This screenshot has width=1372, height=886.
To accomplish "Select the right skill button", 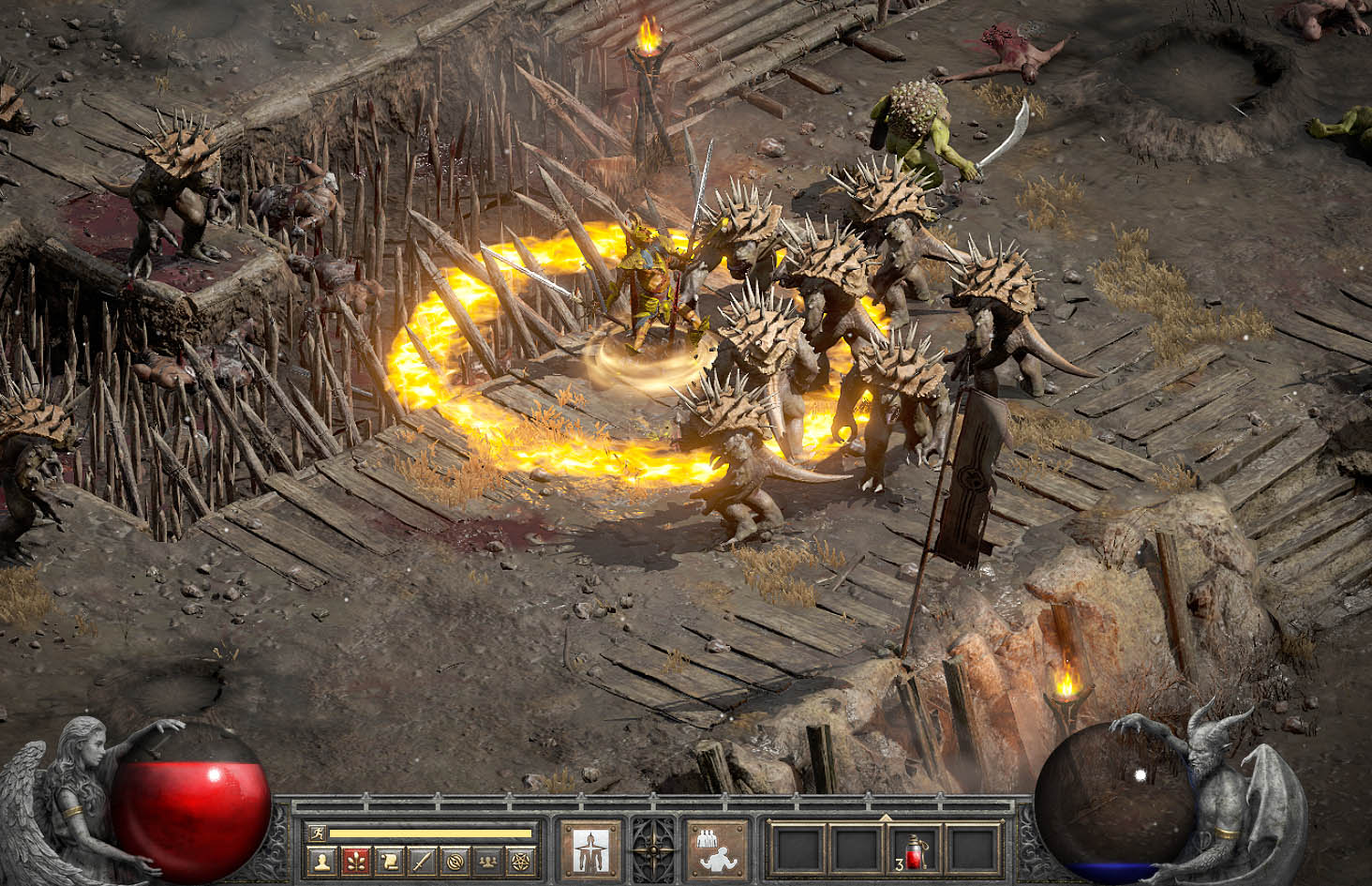I will tap(718, 849).
